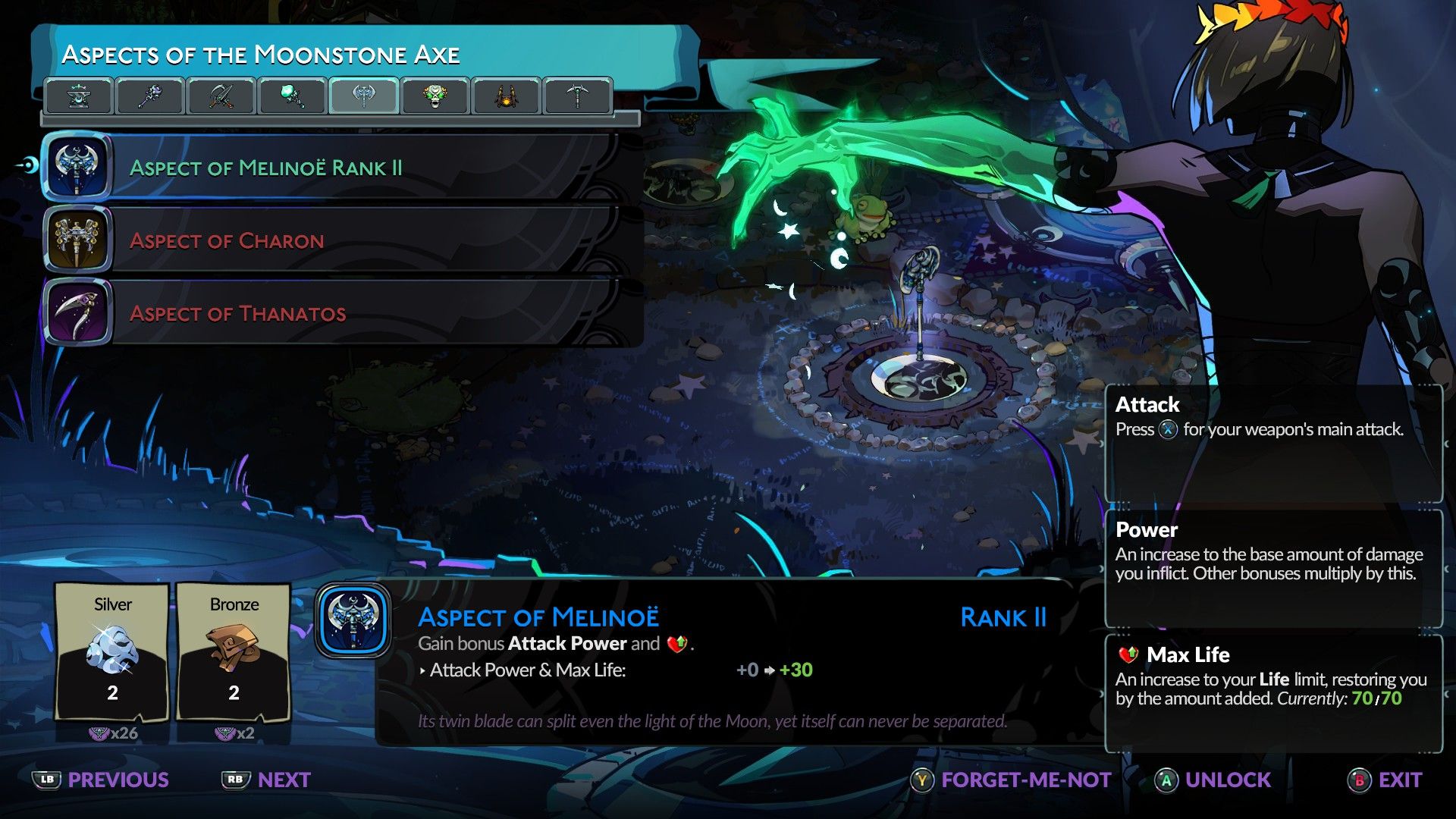Viewport: 1456px width, 819px height.
Task: Go to the Next weapon category
Action: [266, 780]
